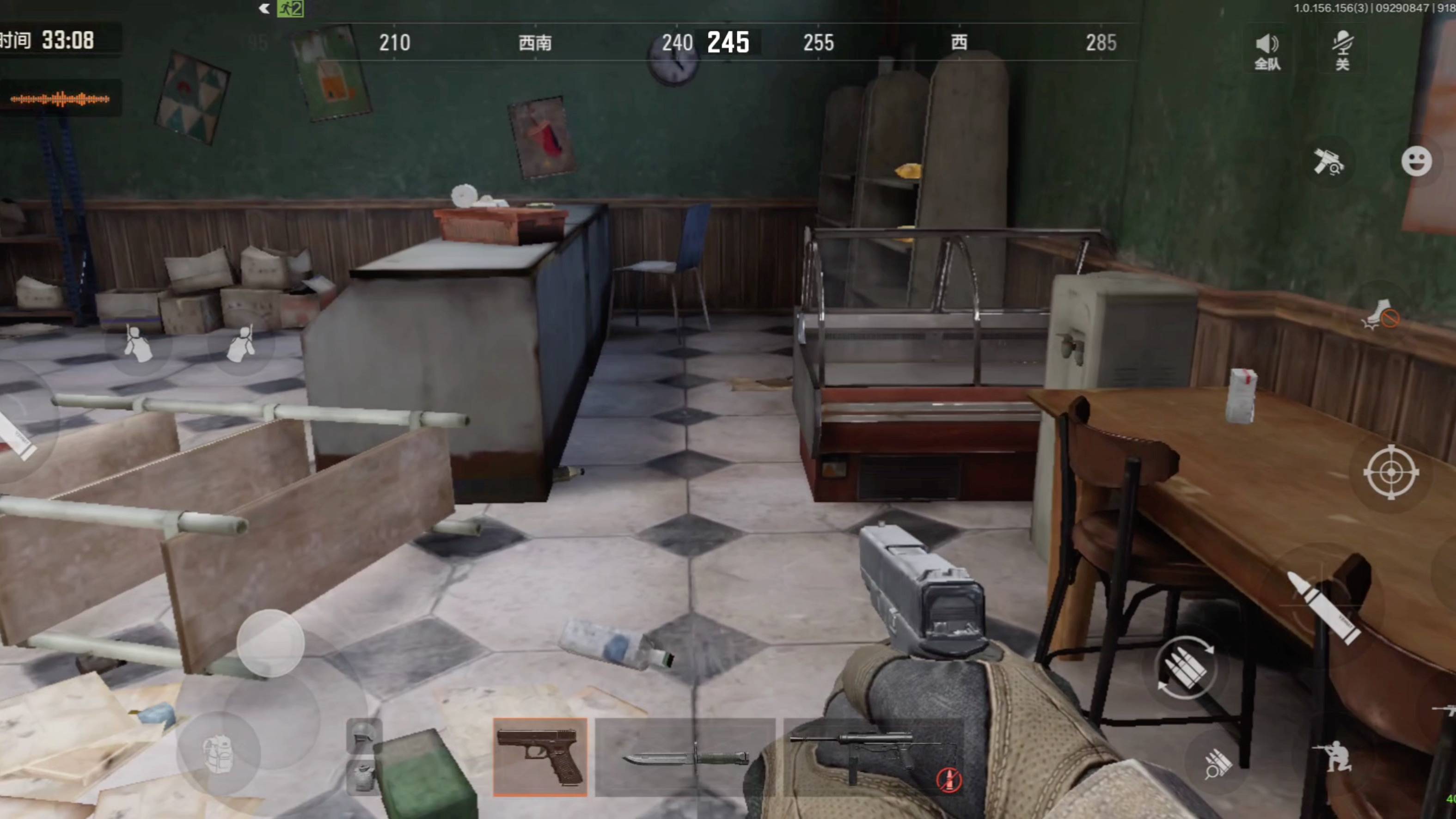Switch to the combat knife slot
The image size is (1456, 819).
point(685,757)
